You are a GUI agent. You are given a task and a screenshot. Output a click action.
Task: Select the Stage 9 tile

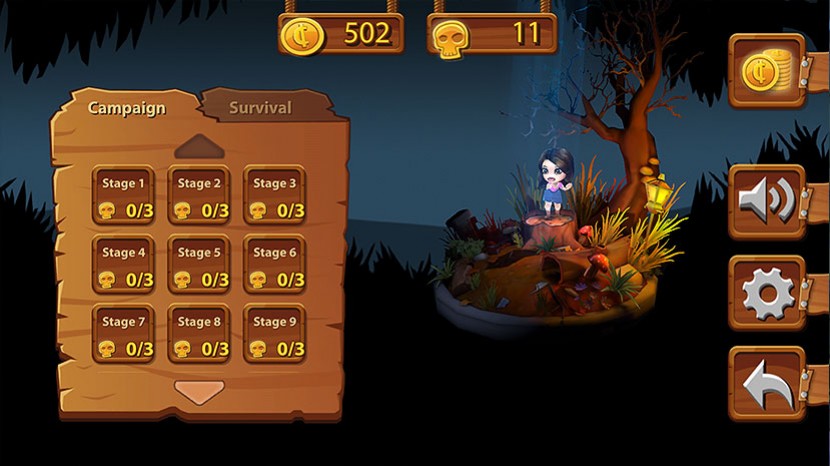pyautogui.click(x=274, y=334)
